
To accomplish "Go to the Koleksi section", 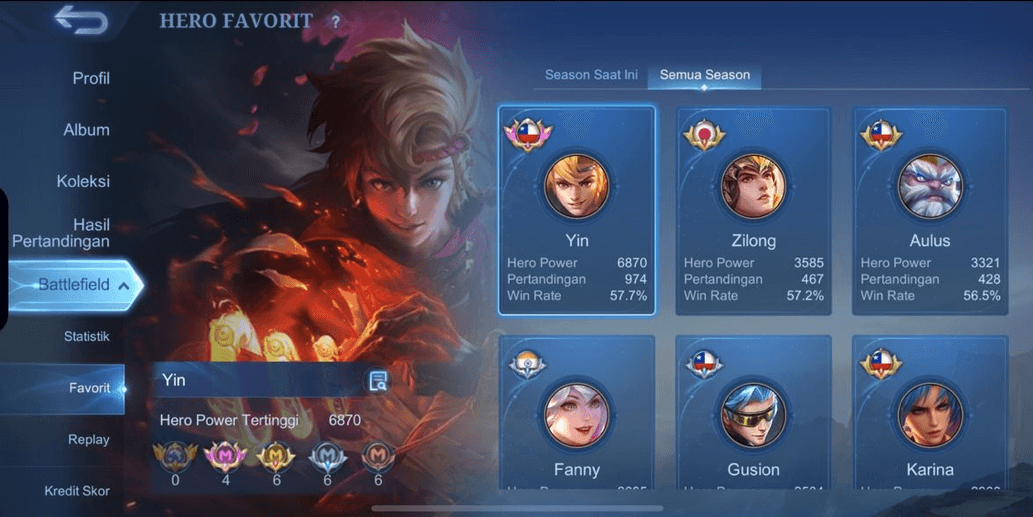I will point(83,182).
